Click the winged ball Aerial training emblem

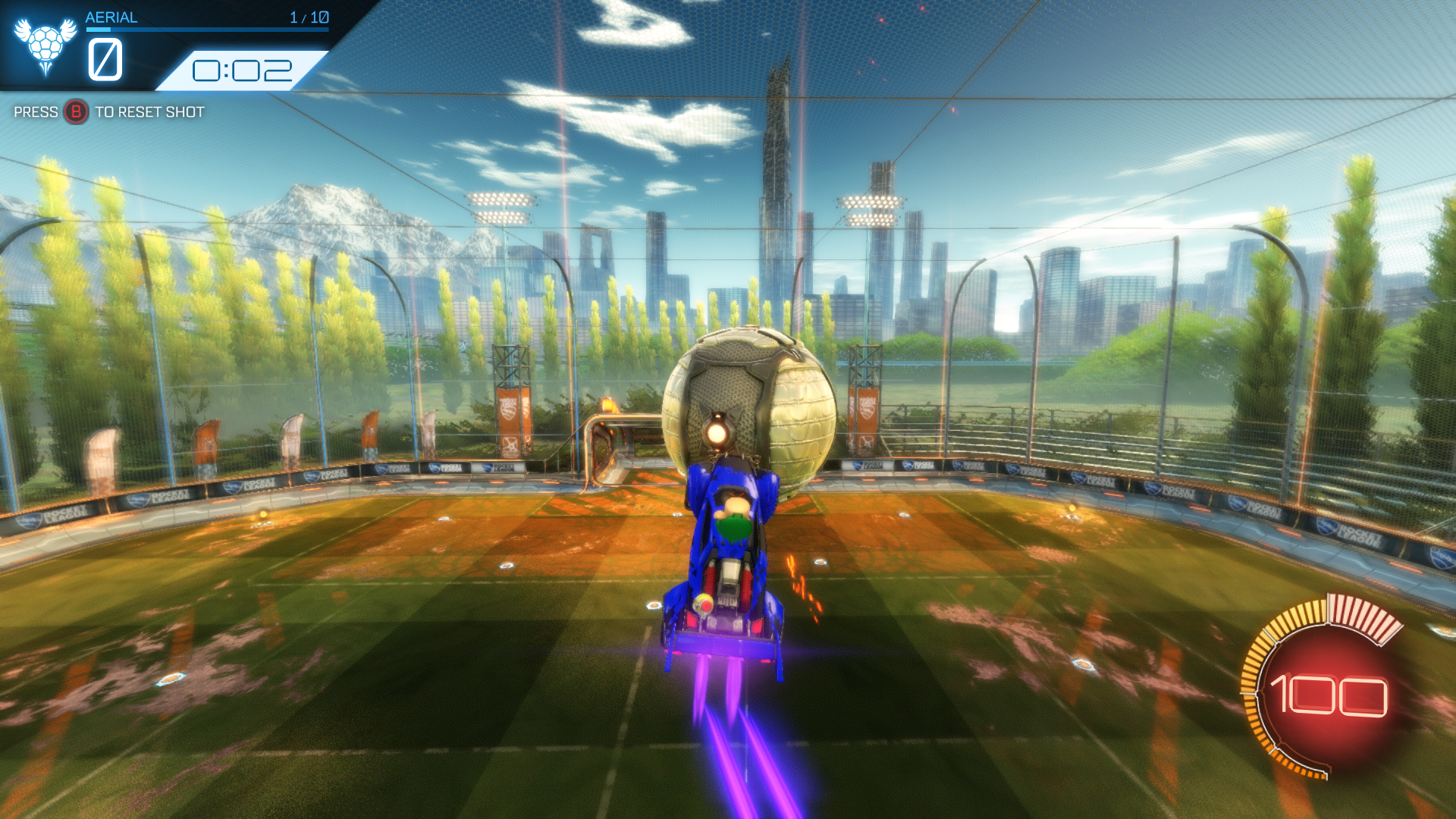pyautogui.click(x=45, y=44)
